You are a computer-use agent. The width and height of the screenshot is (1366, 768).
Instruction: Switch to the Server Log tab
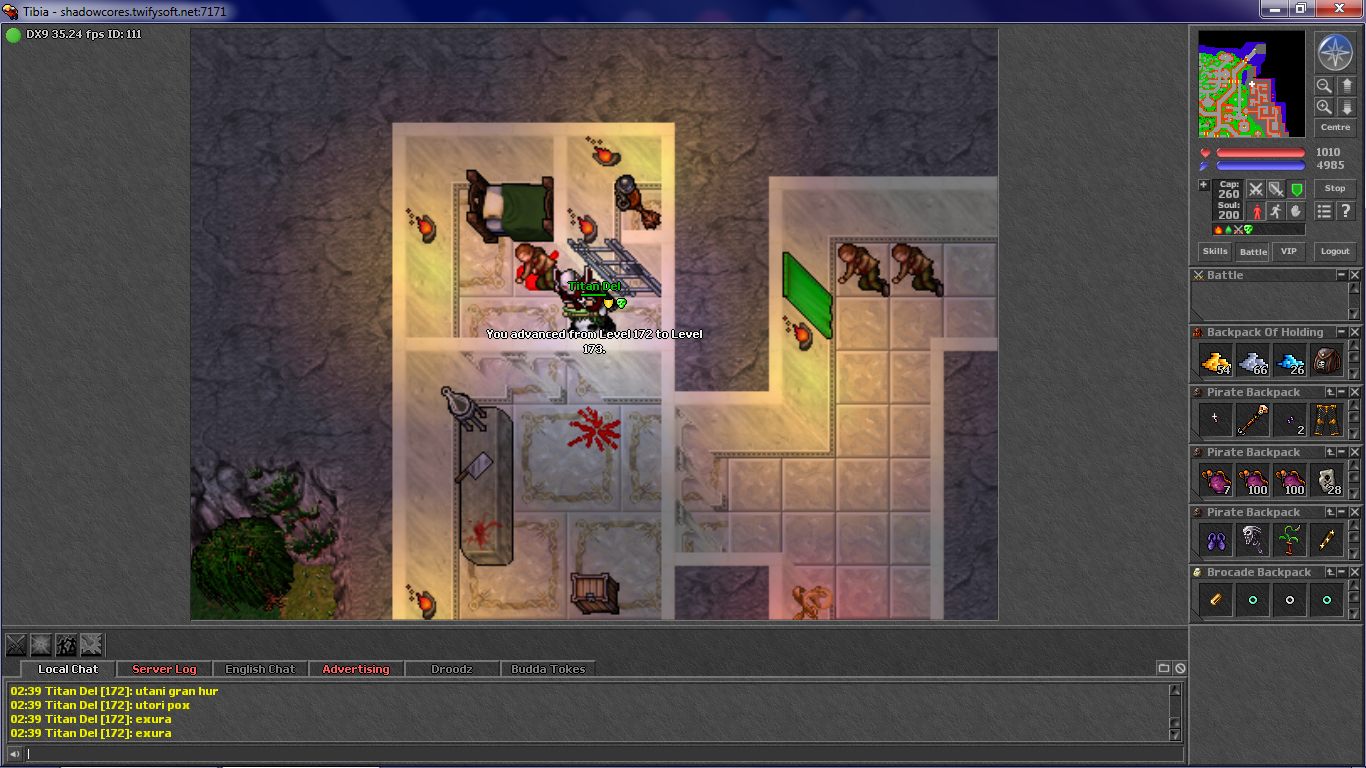pyautogui.click(x=164, y=669)
